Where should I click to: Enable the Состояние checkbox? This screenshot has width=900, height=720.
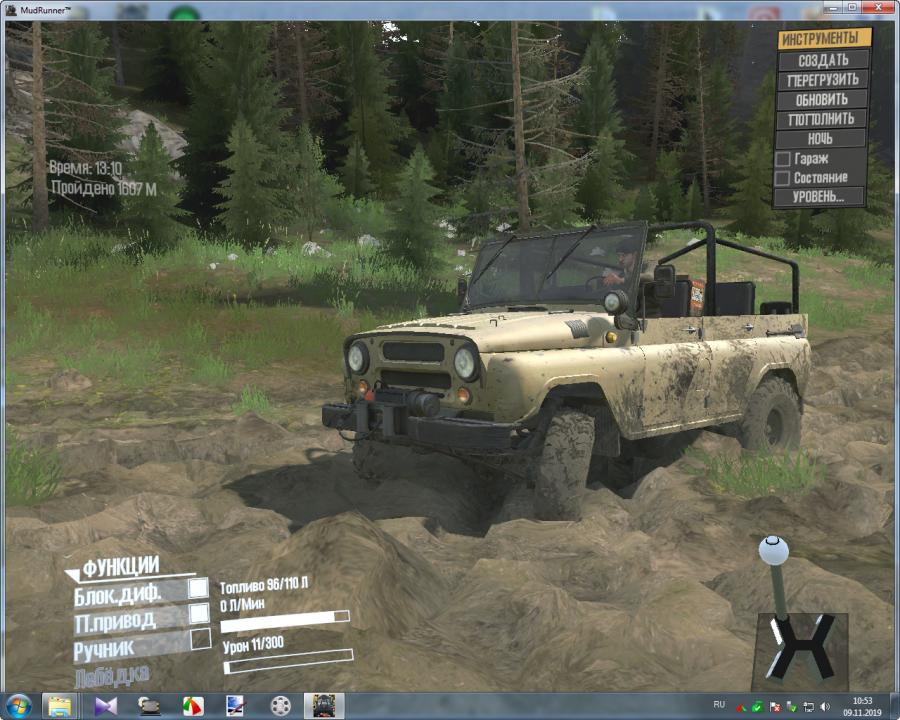click(783, 178)
